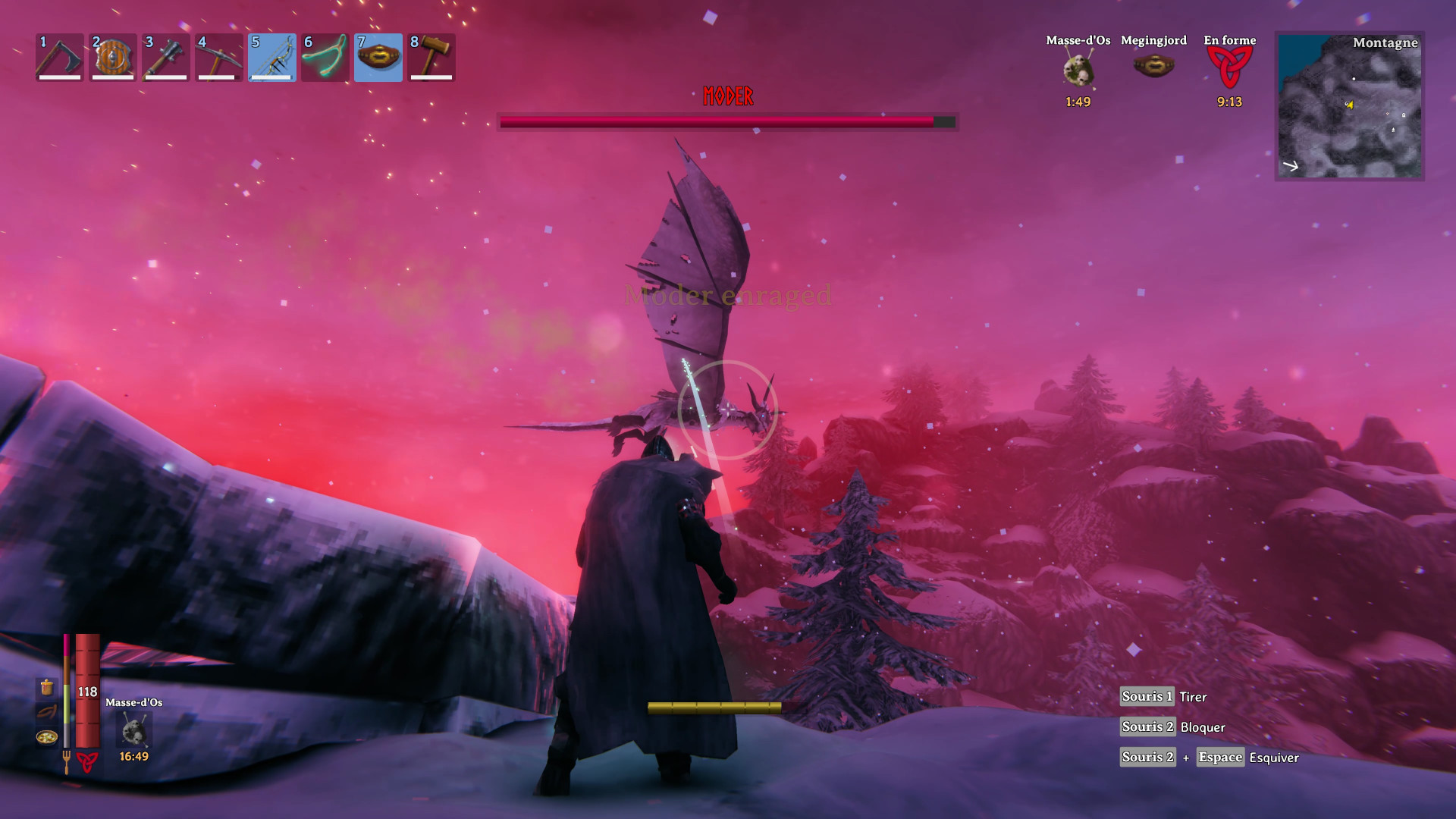
Task: Click the Masse-d'Os buff icon
Action: tap(1078, 68)
